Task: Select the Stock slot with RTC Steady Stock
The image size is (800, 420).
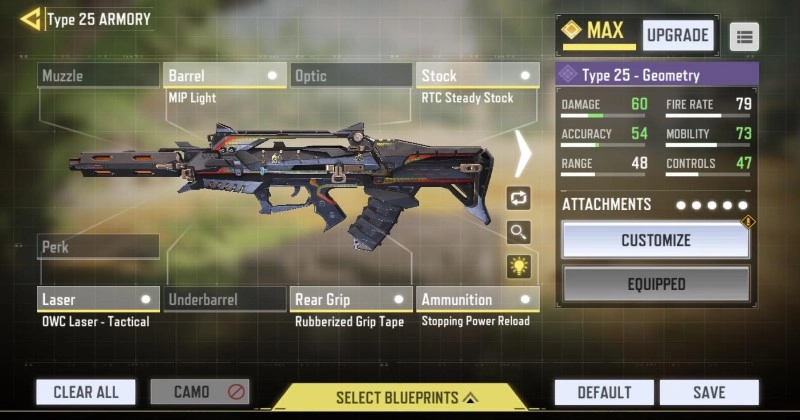Action: click(477, 76)
